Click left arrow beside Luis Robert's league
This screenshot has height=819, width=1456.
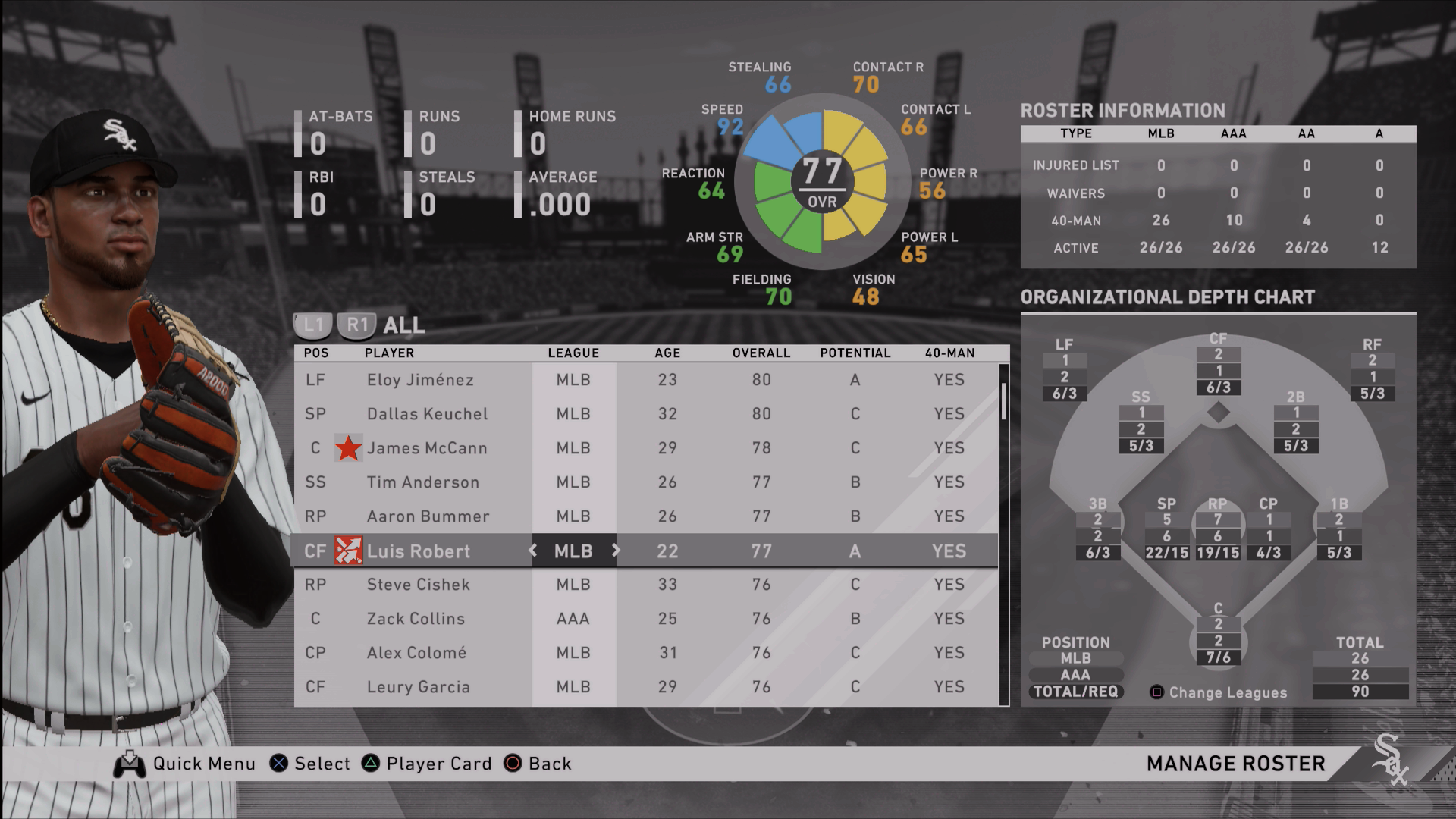[533, 551]
